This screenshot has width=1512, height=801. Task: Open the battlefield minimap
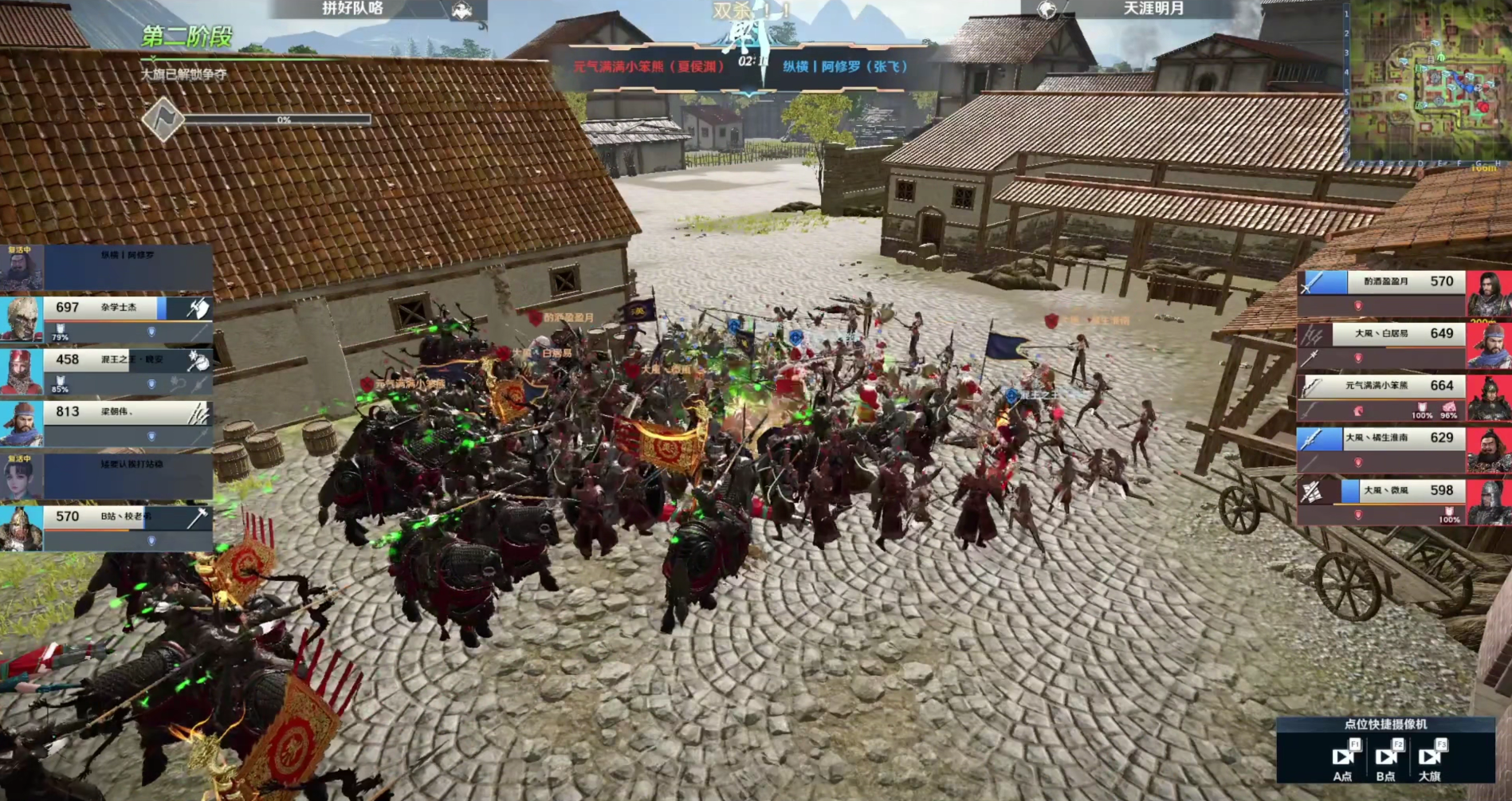pos(1427,80)
